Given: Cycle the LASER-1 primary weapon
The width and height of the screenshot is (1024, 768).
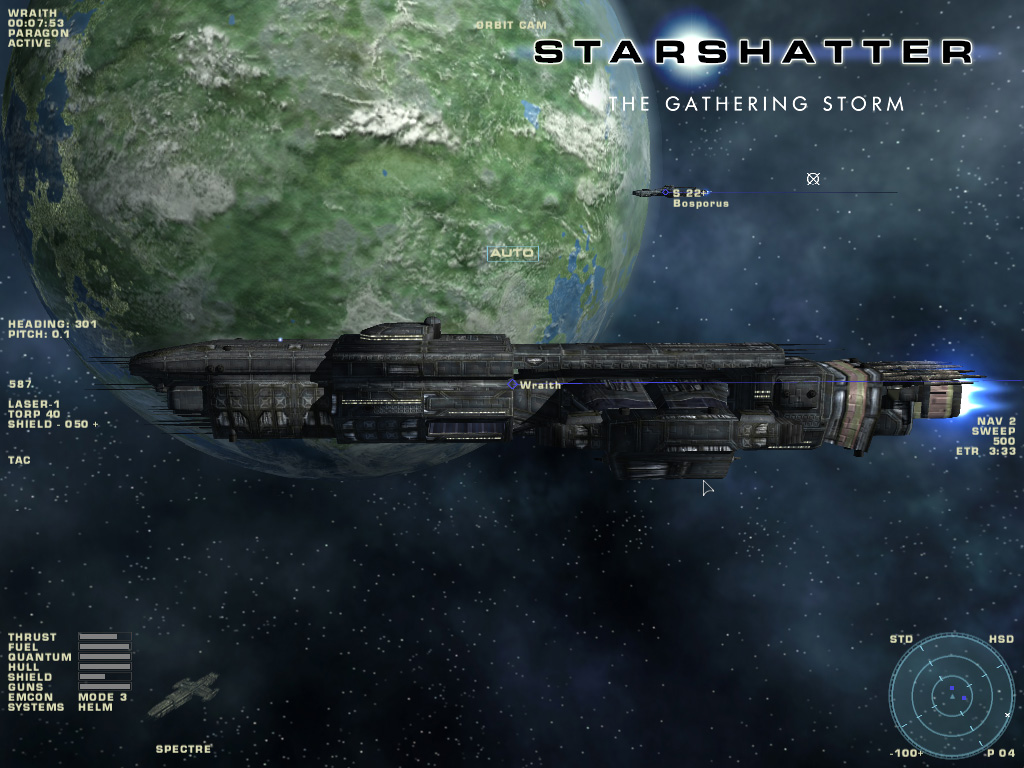Looking at the screenshot, I should pos(35,405).
